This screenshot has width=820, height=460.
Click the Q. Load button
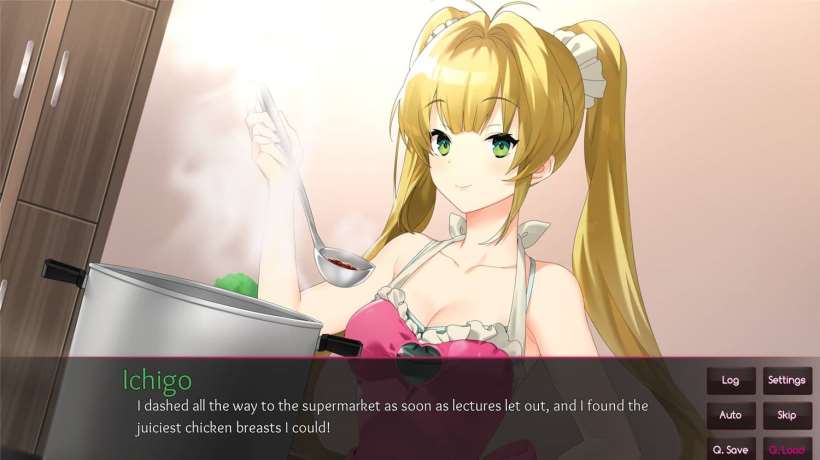[787, 449]
